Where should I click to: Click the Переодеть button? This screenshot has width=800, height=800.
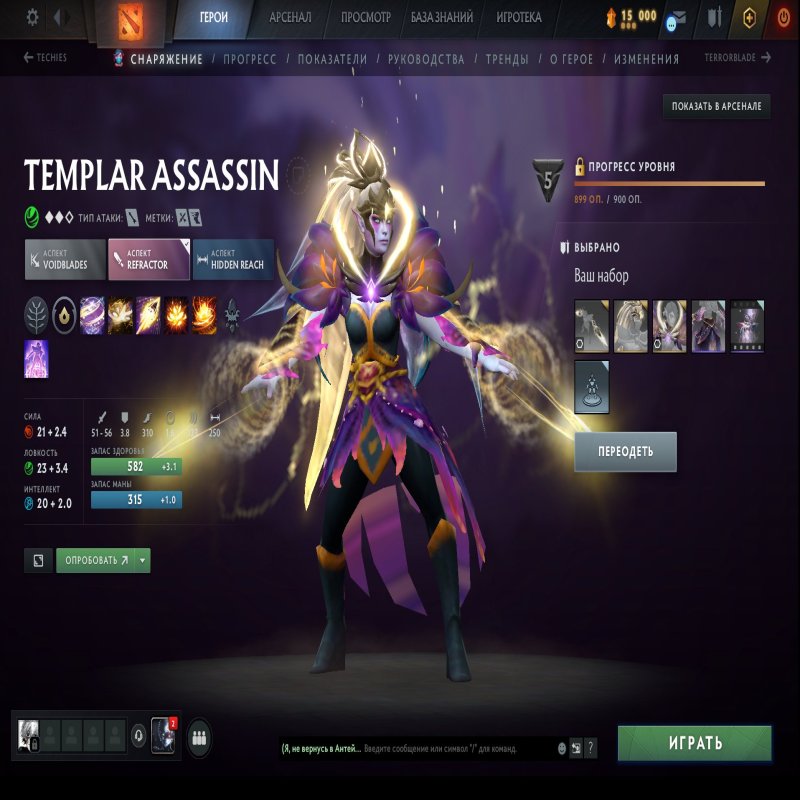[625, 451]
